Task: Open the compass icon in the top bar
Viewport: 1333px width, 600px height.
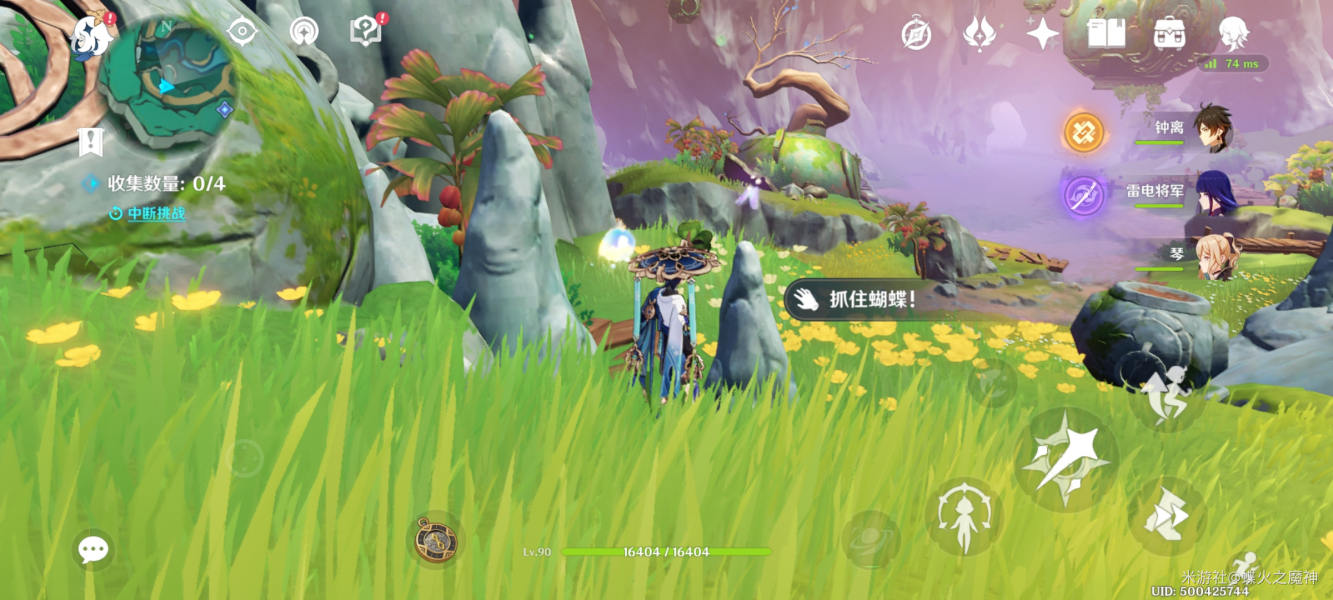Action: (916, 34)
